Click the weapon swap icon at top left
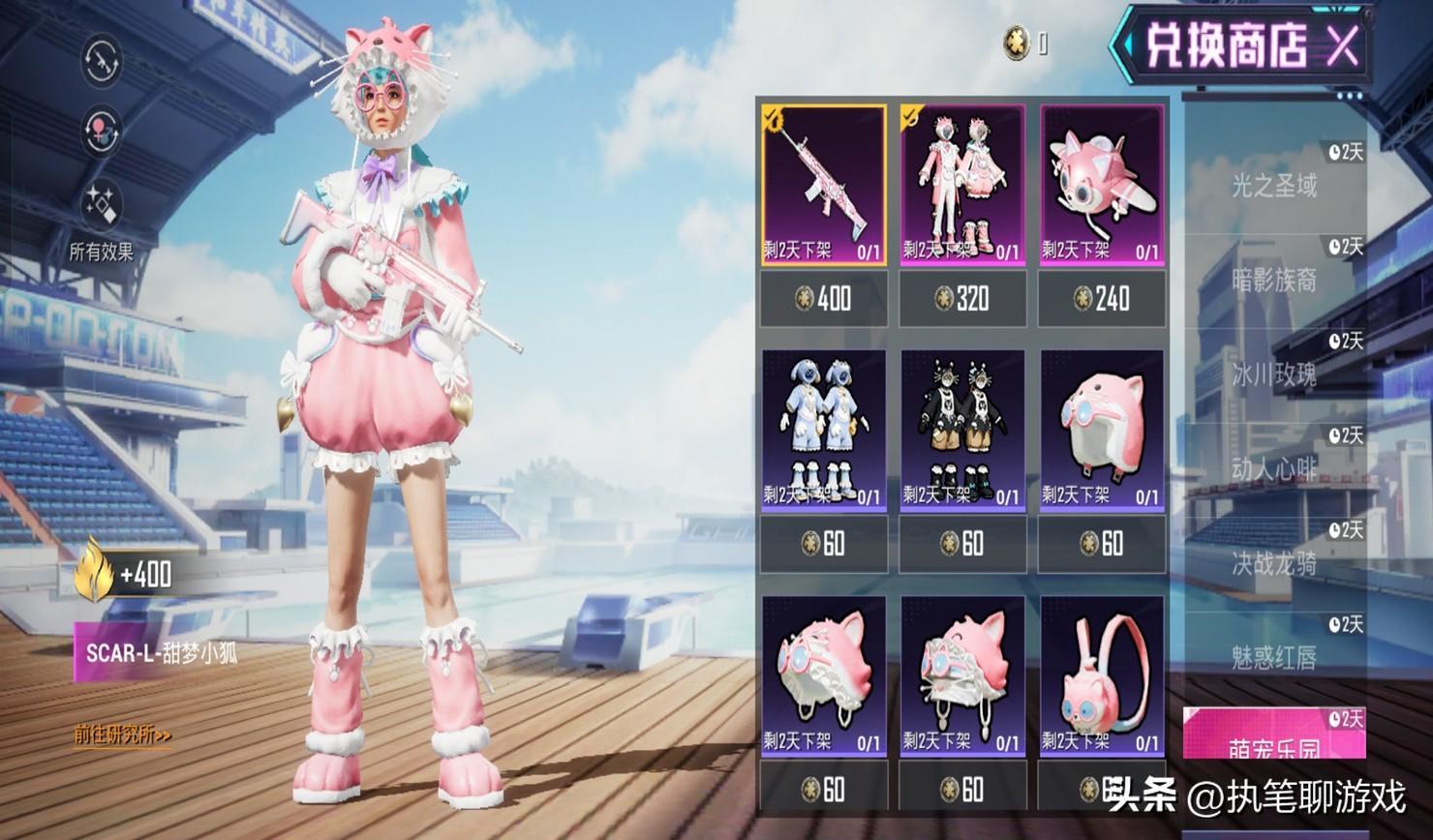The image size is (1433, 840). click(101, 61)
